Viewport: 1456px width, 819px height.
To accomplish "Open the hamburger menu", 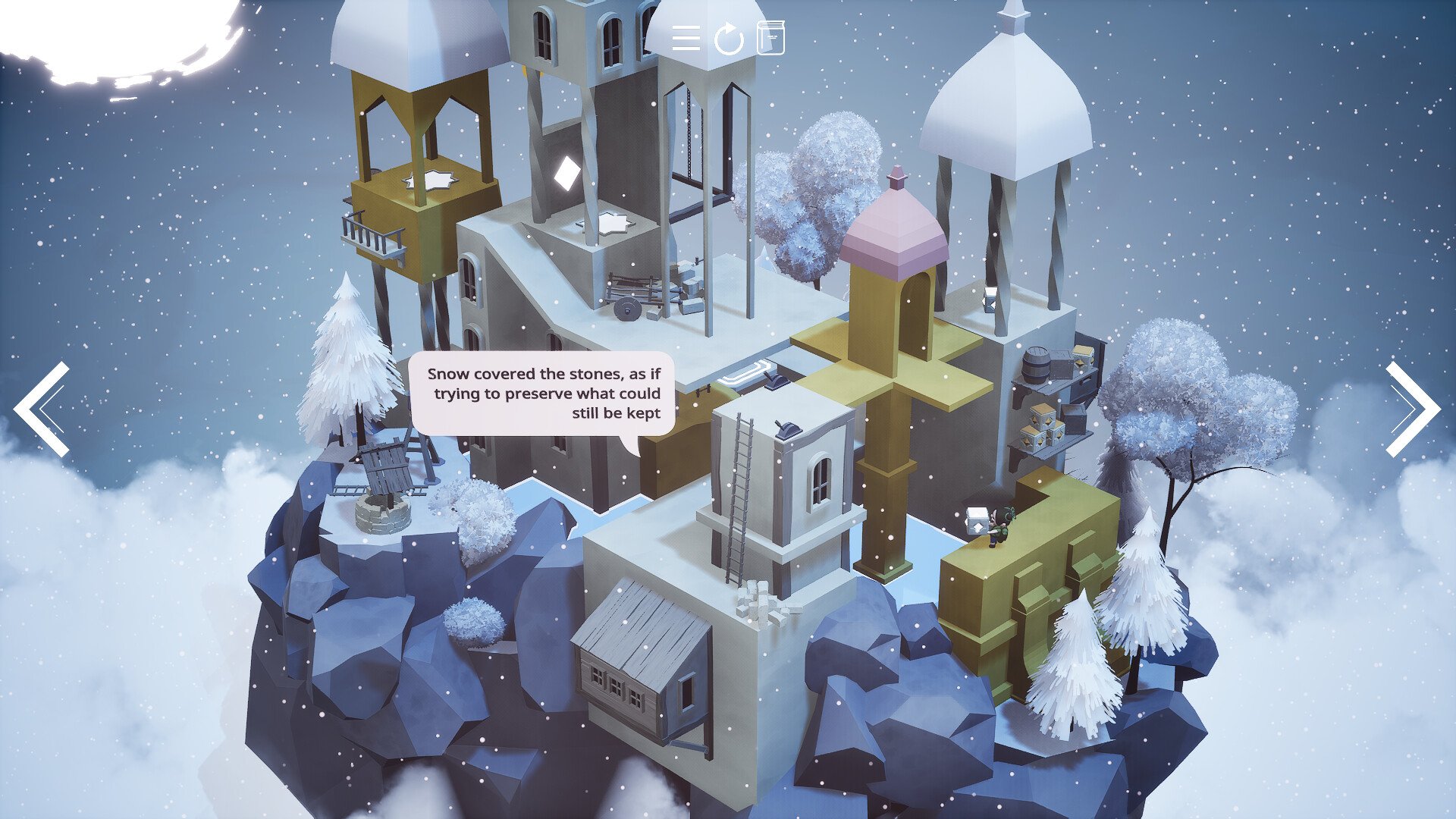I will point(686,38).
